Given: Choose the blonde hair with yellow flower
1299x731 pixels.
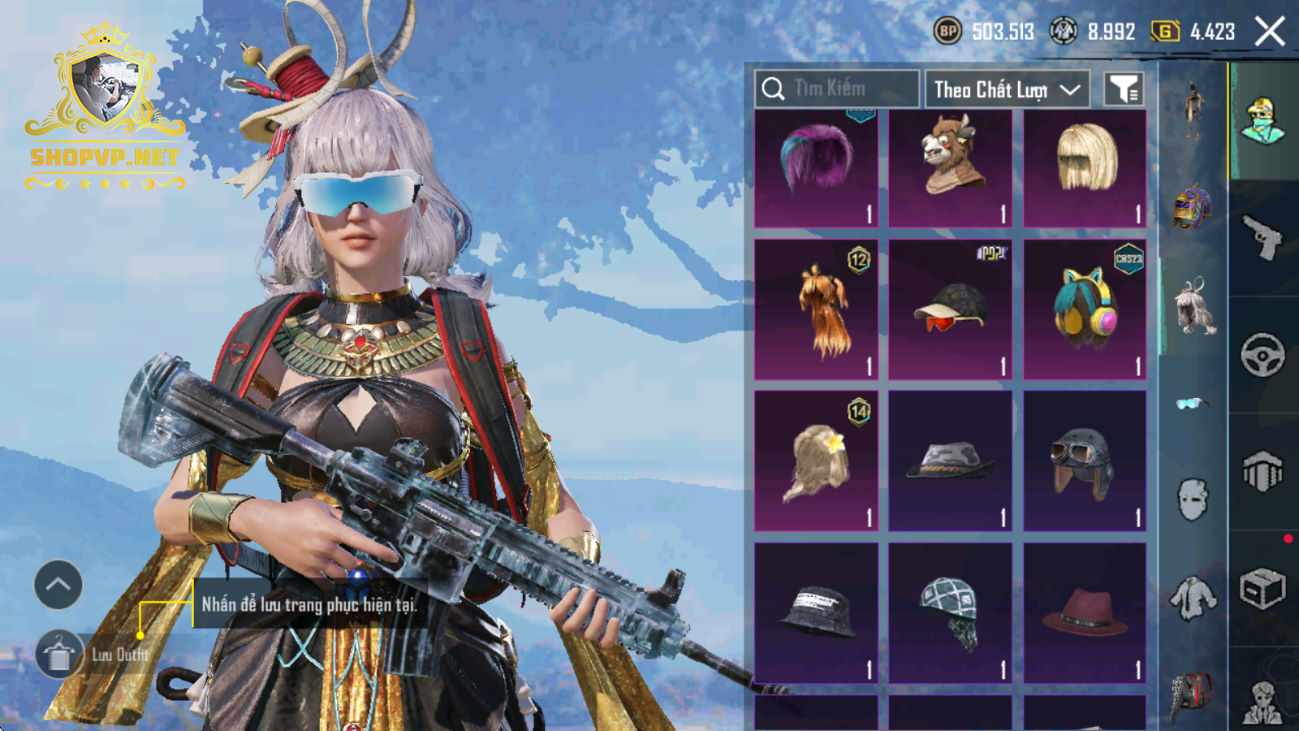Looking at the screenshot, I should [x=816, y=460].
